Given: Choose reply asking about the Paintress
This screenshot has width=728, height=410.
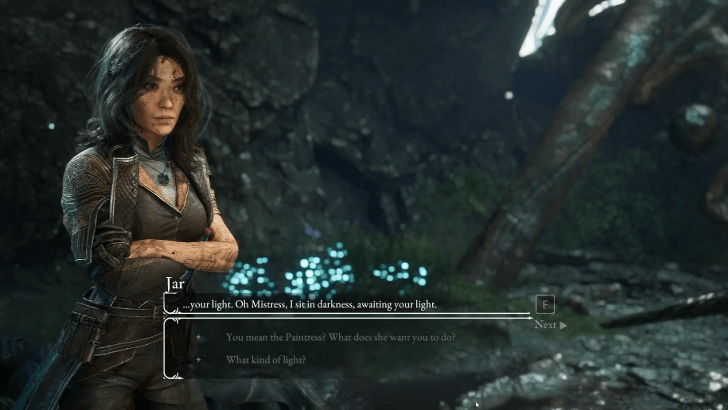Looking at the screenshot, I should [340, 337].
